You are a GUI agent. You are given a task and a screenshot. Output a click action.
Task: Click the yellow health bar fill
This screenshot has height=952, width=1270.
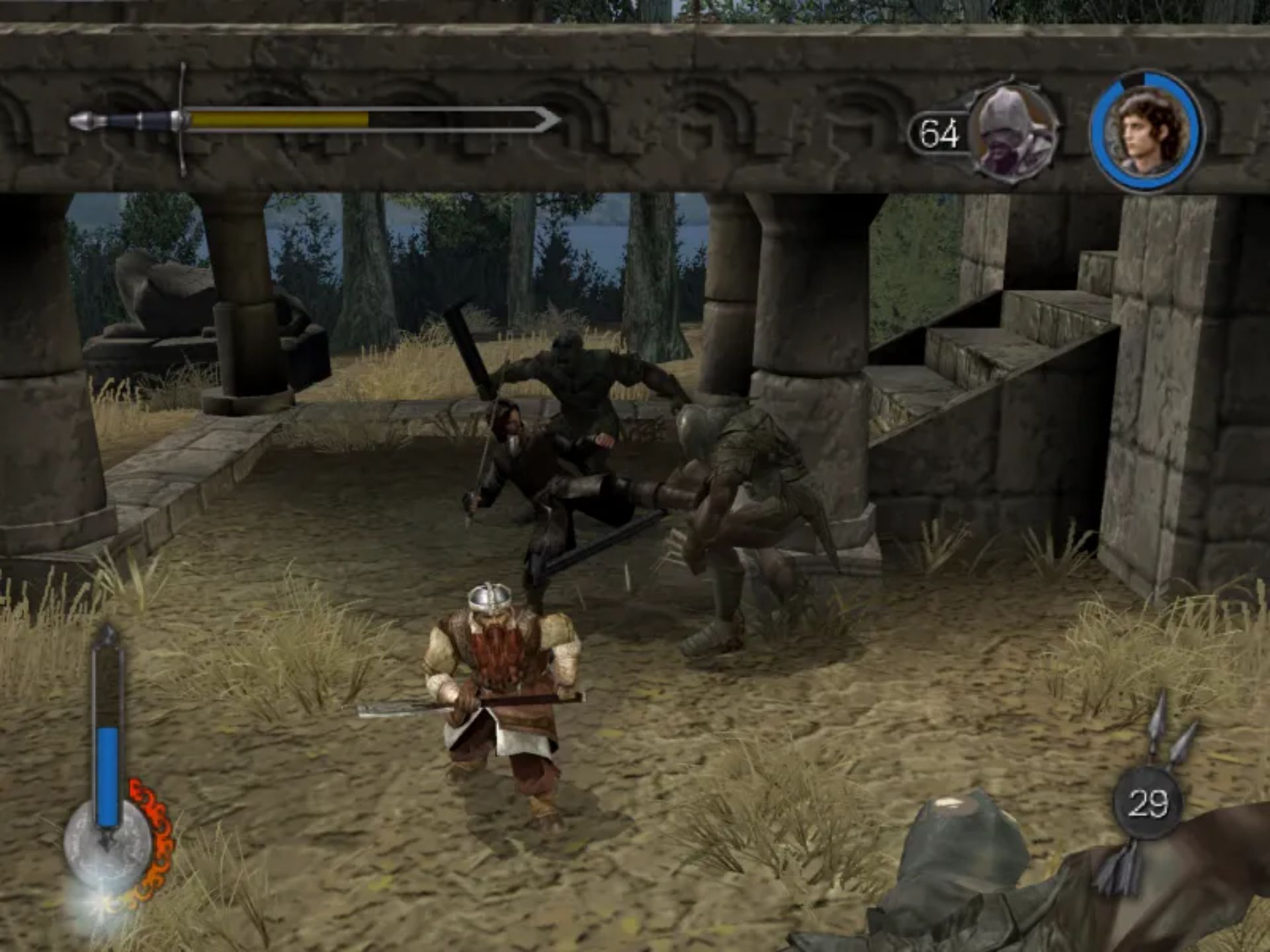pyautogui.click(x=278, y=121)
